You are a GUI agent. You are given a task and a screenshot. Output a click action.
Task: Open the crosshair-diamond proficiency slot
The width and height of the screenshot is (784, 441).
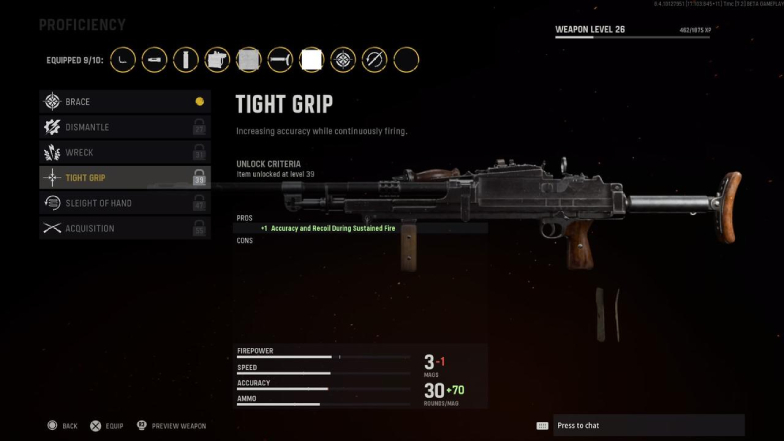tap(343, 60)
